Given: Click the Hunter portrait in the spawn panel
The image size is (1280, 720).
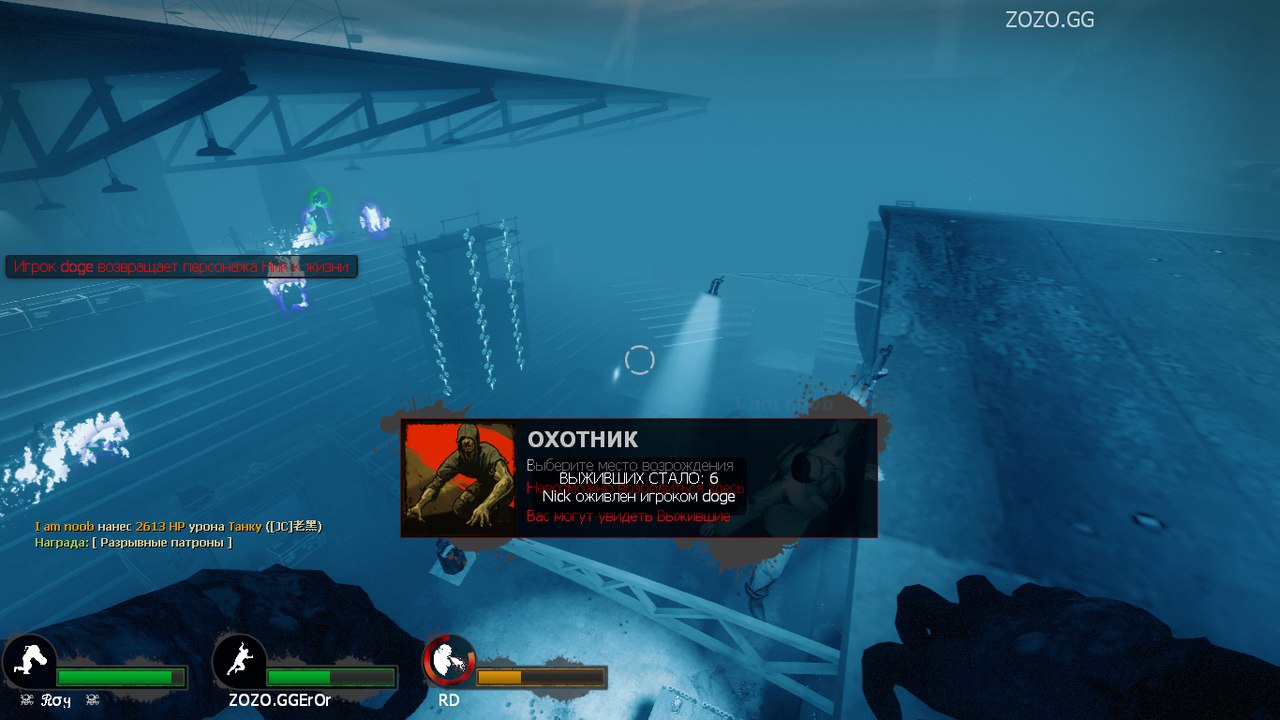Looking at the screenshot, I should pos(459,478).
